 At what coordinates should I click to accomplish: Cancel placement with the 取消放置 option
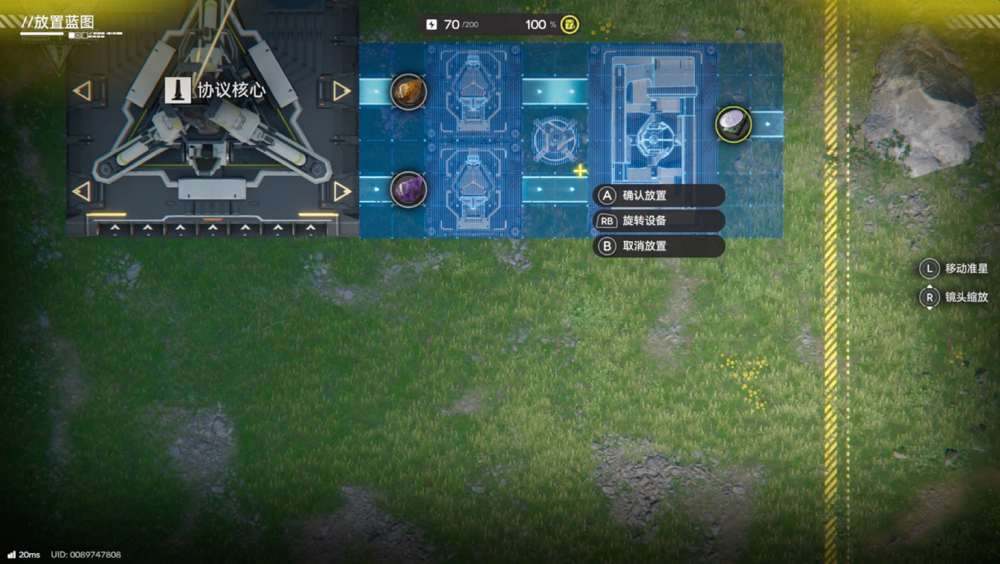point(657,246)
